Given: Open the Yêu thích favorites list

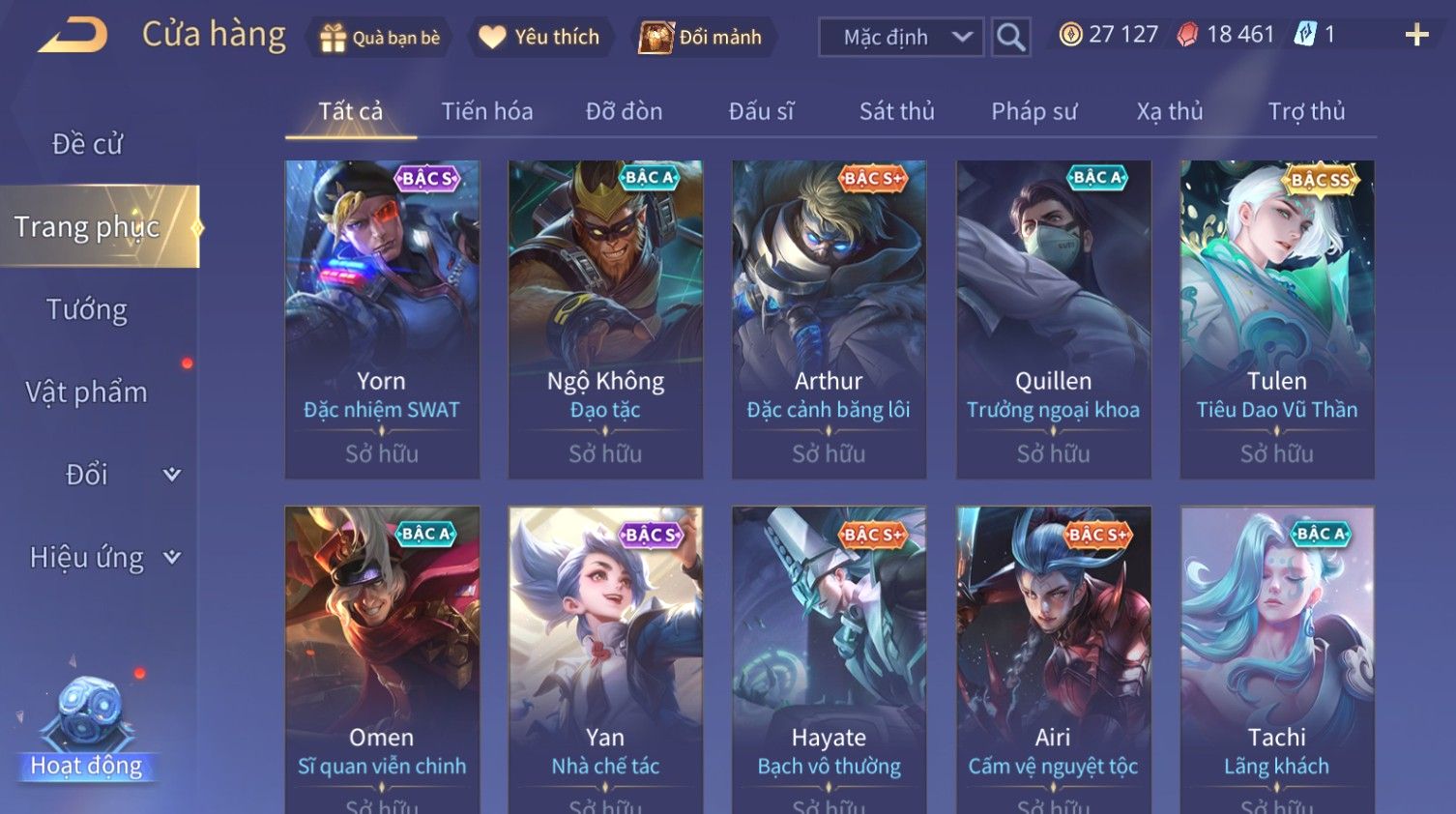Looking at the screenshot, I should pyautogui.click(x=540, y=38).
